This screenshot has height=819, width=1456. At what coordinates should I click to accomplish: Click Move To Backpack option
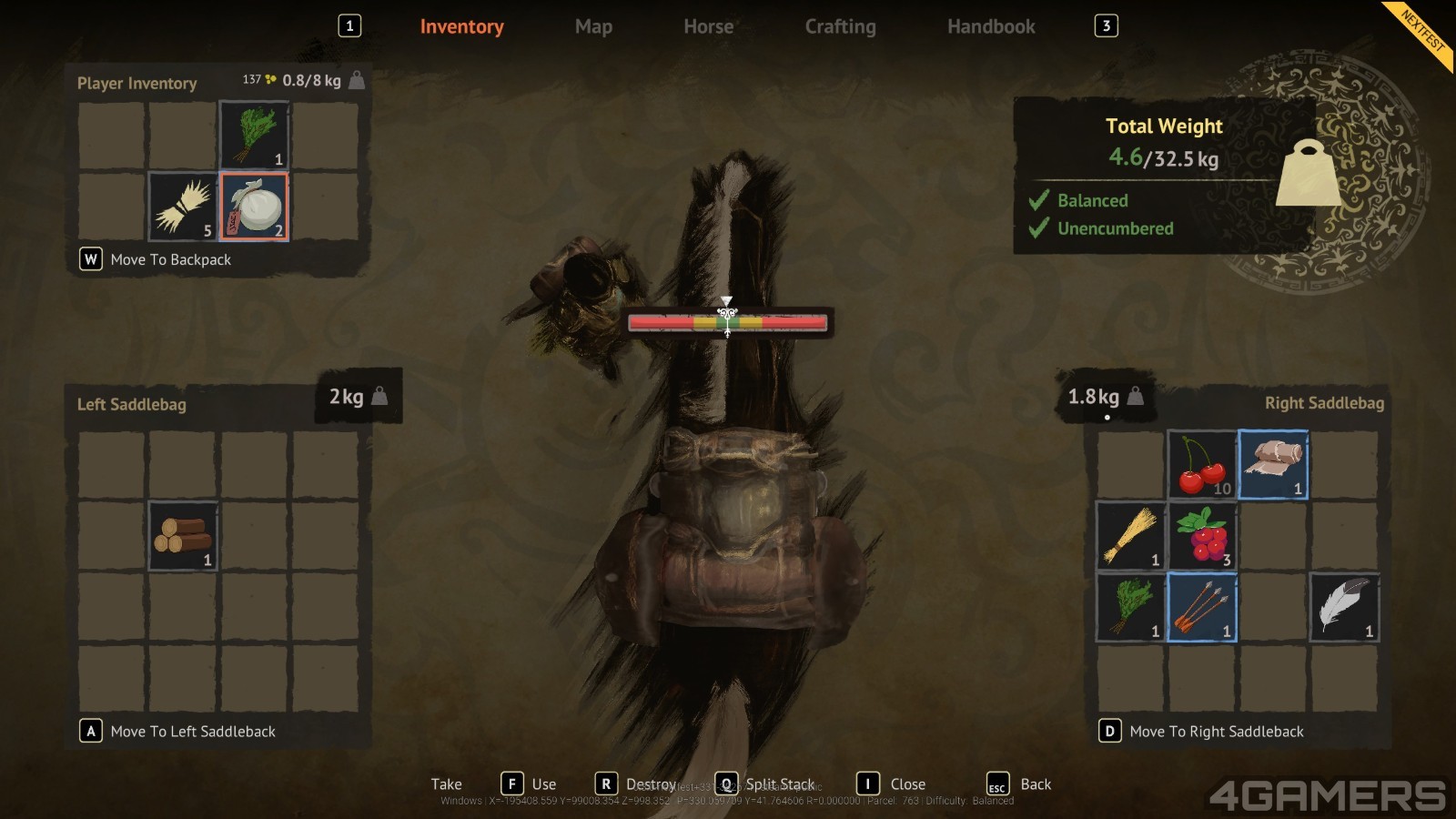[x=170, y=260]
